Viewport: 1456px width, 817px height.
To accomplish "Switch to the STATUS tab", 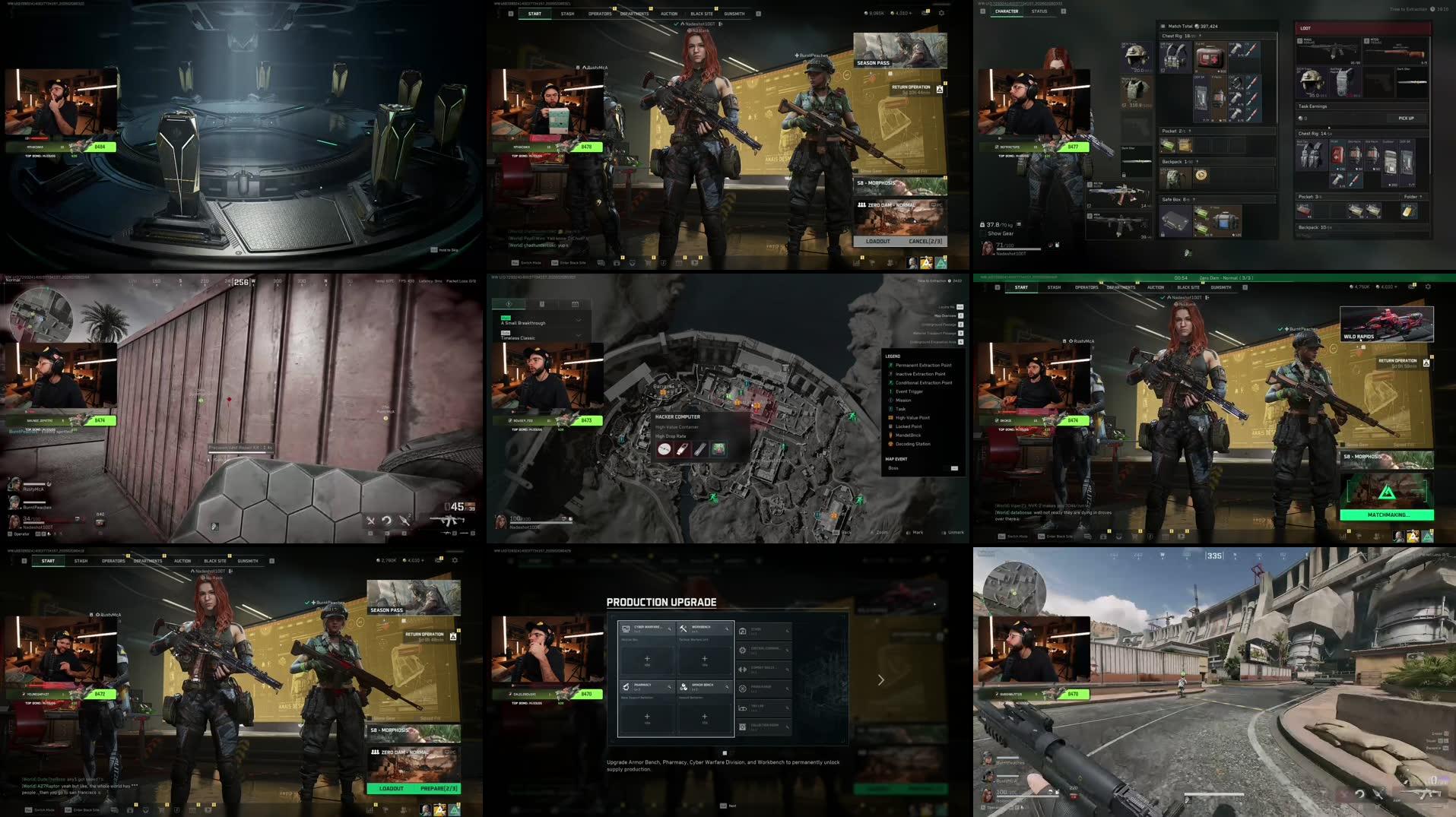I will coord(1039,11).
